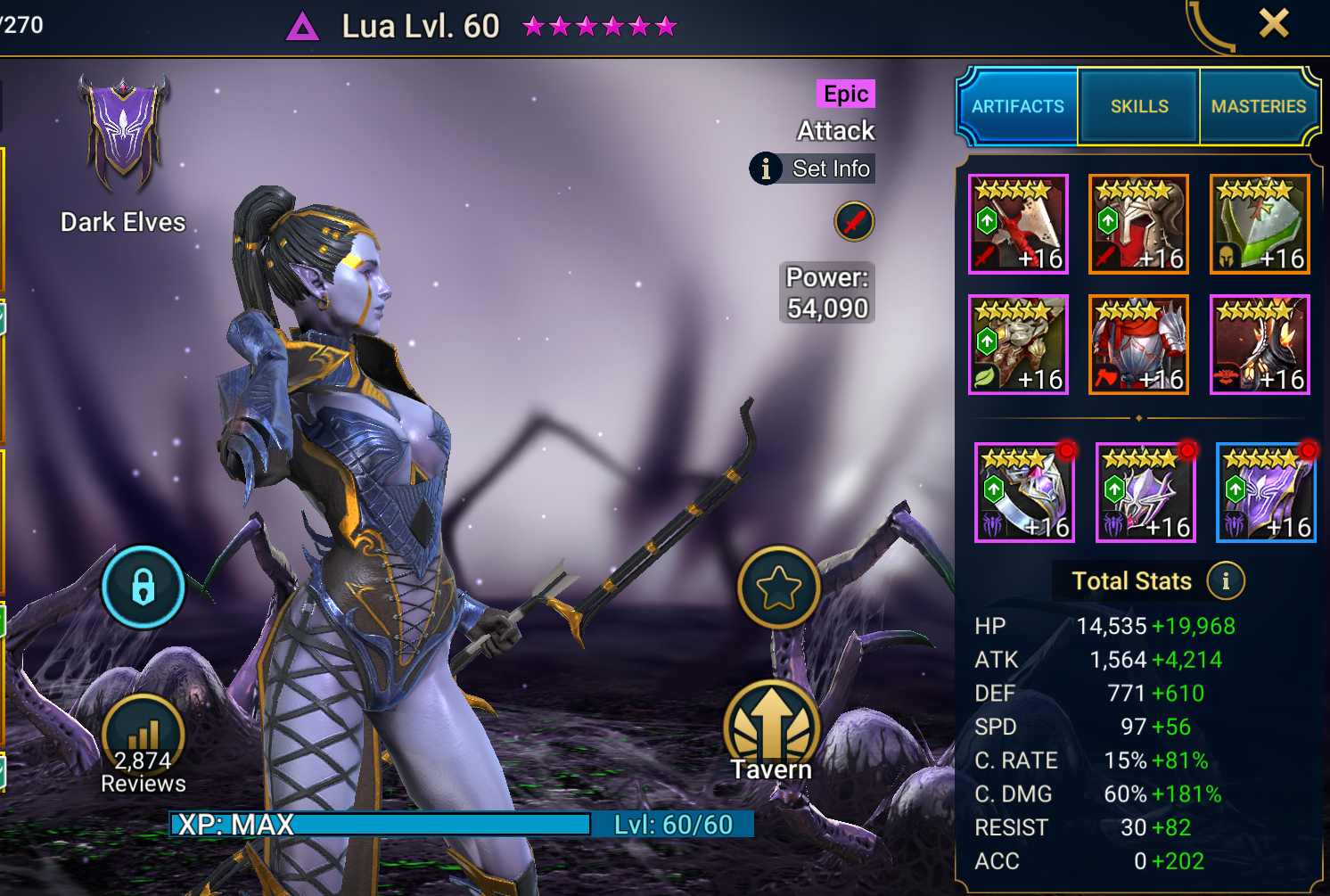The height and width of the screenshot is (896, 1330).
Task: Mark Lua as favorite with the star
Action: tap(778, 587)
